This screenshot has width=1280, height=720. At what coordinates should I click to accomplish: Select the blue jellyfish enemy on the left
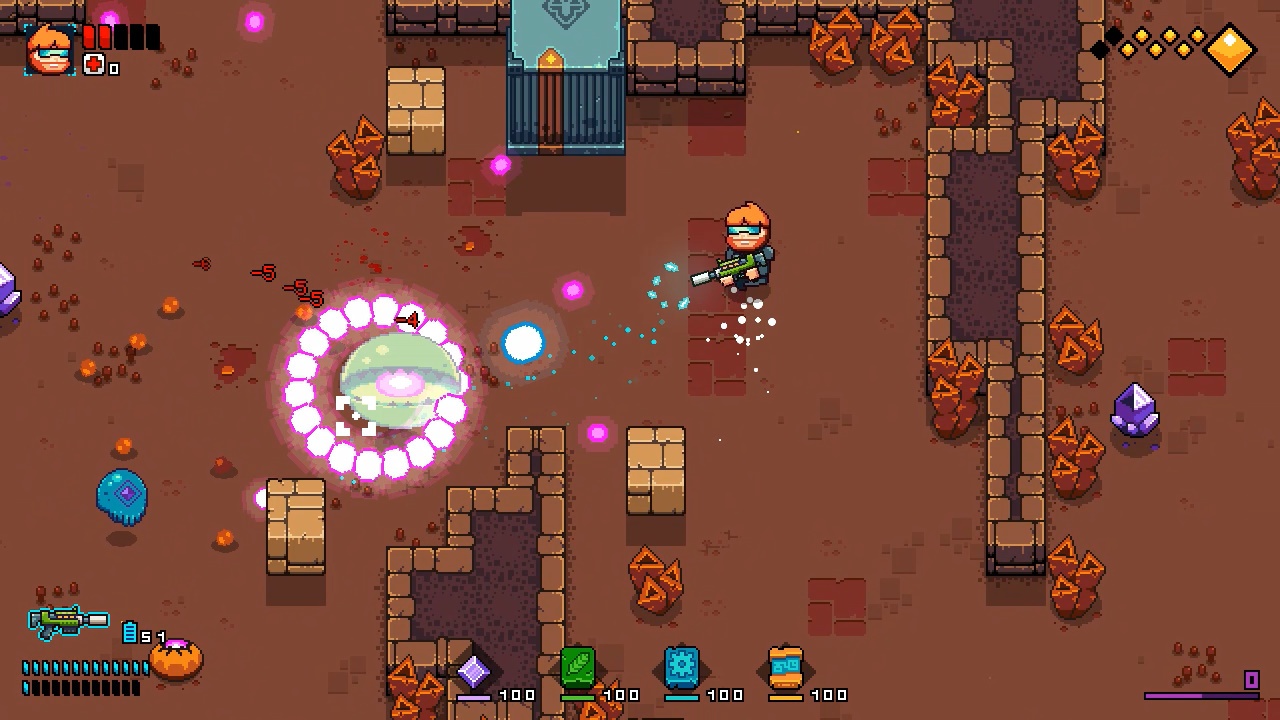click(x=122, y=497)
